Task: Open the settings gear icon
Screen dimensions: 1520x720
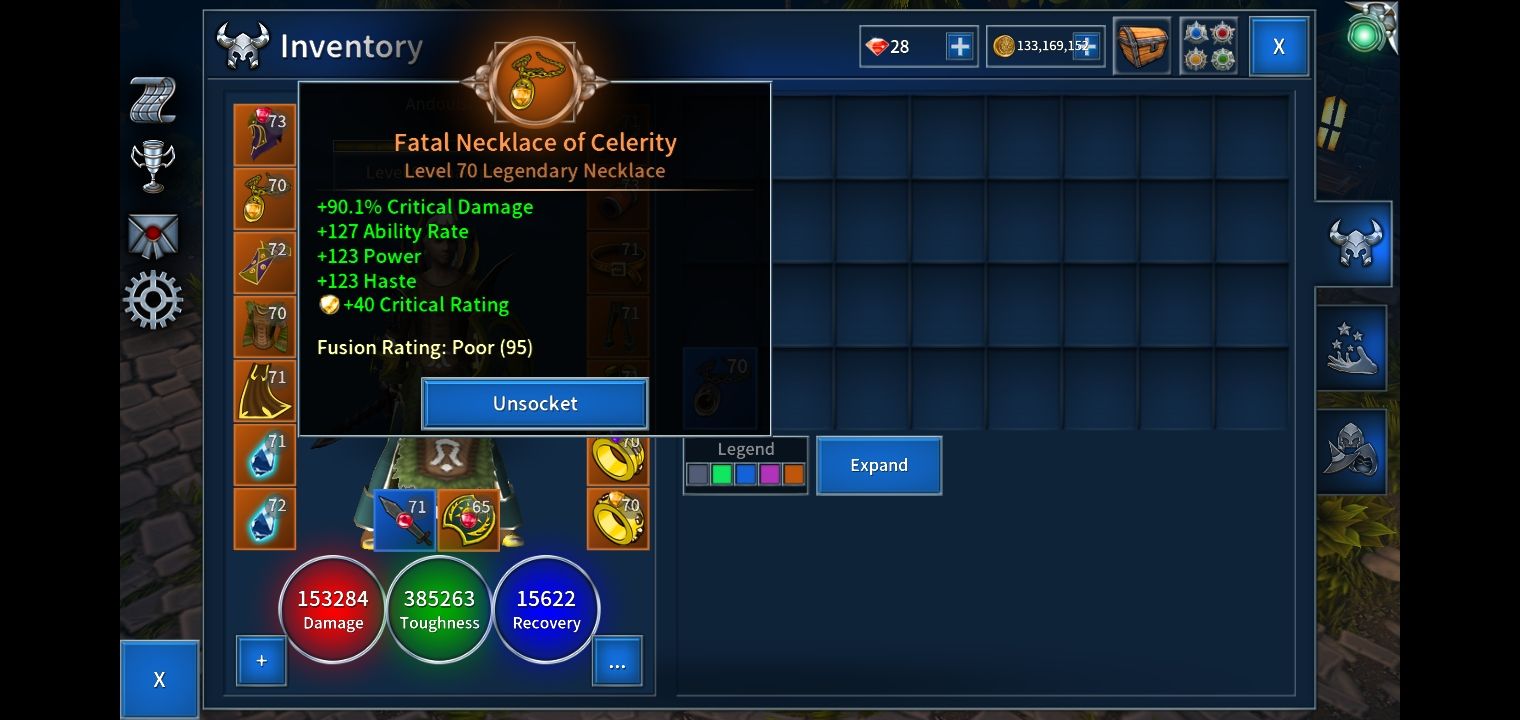Action: pyautogui.click(x=152, y=299)
